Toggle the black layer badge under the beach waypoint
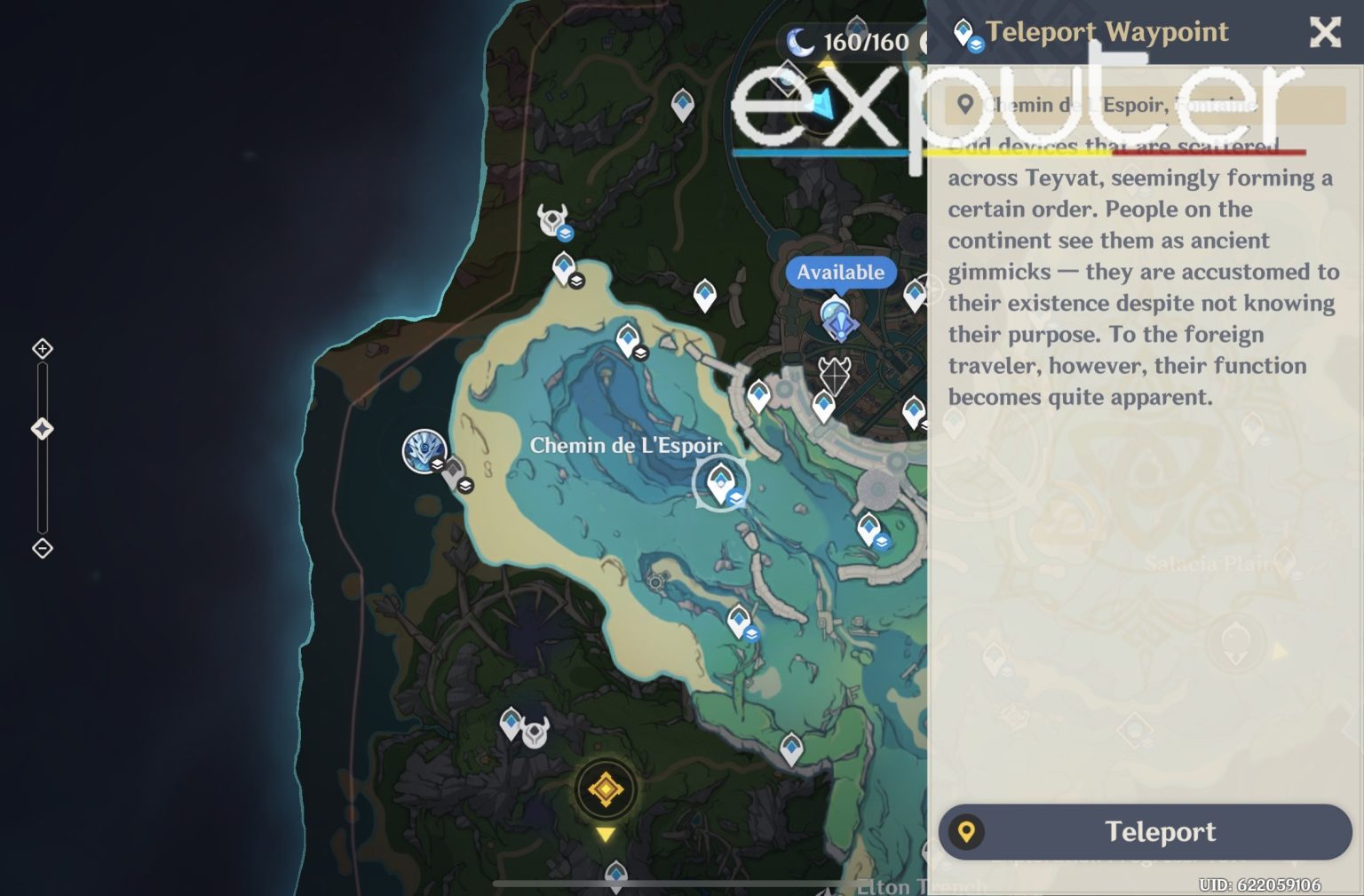Viewport: 1364px width, 896px height. pos(577,280)
